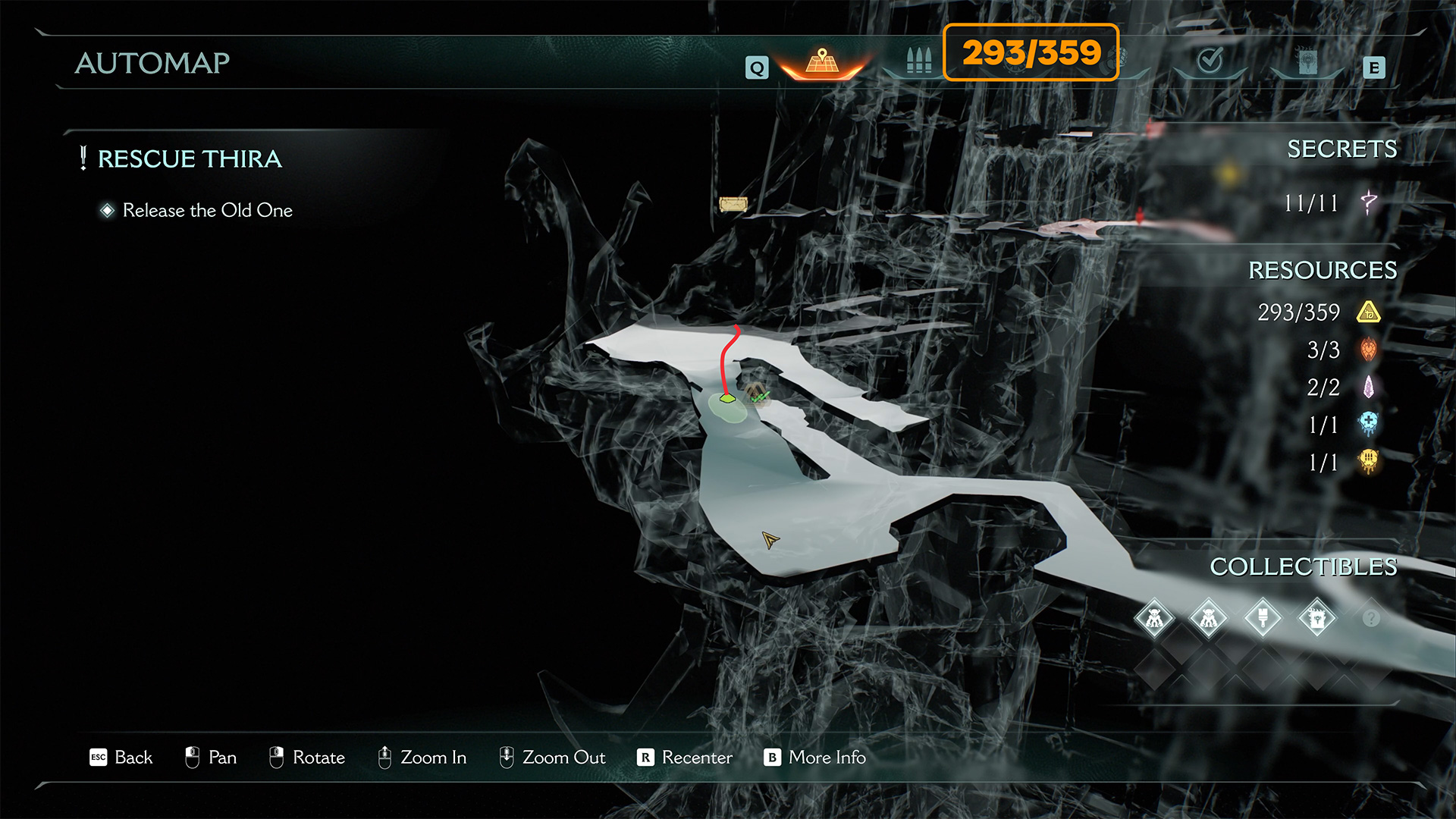Click the gold resource triangle icon
1456x819 pixels.
tap(1369, 312)
